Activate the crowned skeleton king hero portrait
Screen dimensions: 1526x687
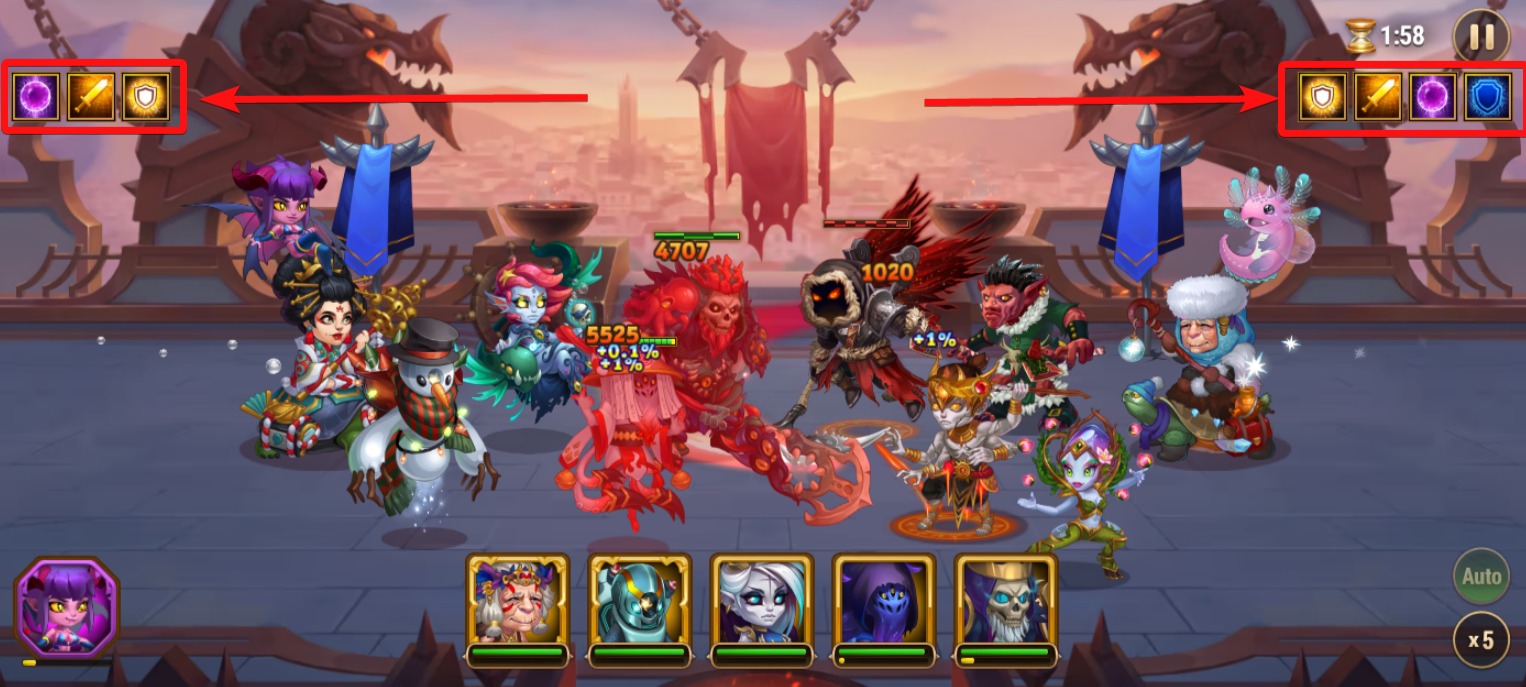pyautogui.click(x=1006, y=601)
